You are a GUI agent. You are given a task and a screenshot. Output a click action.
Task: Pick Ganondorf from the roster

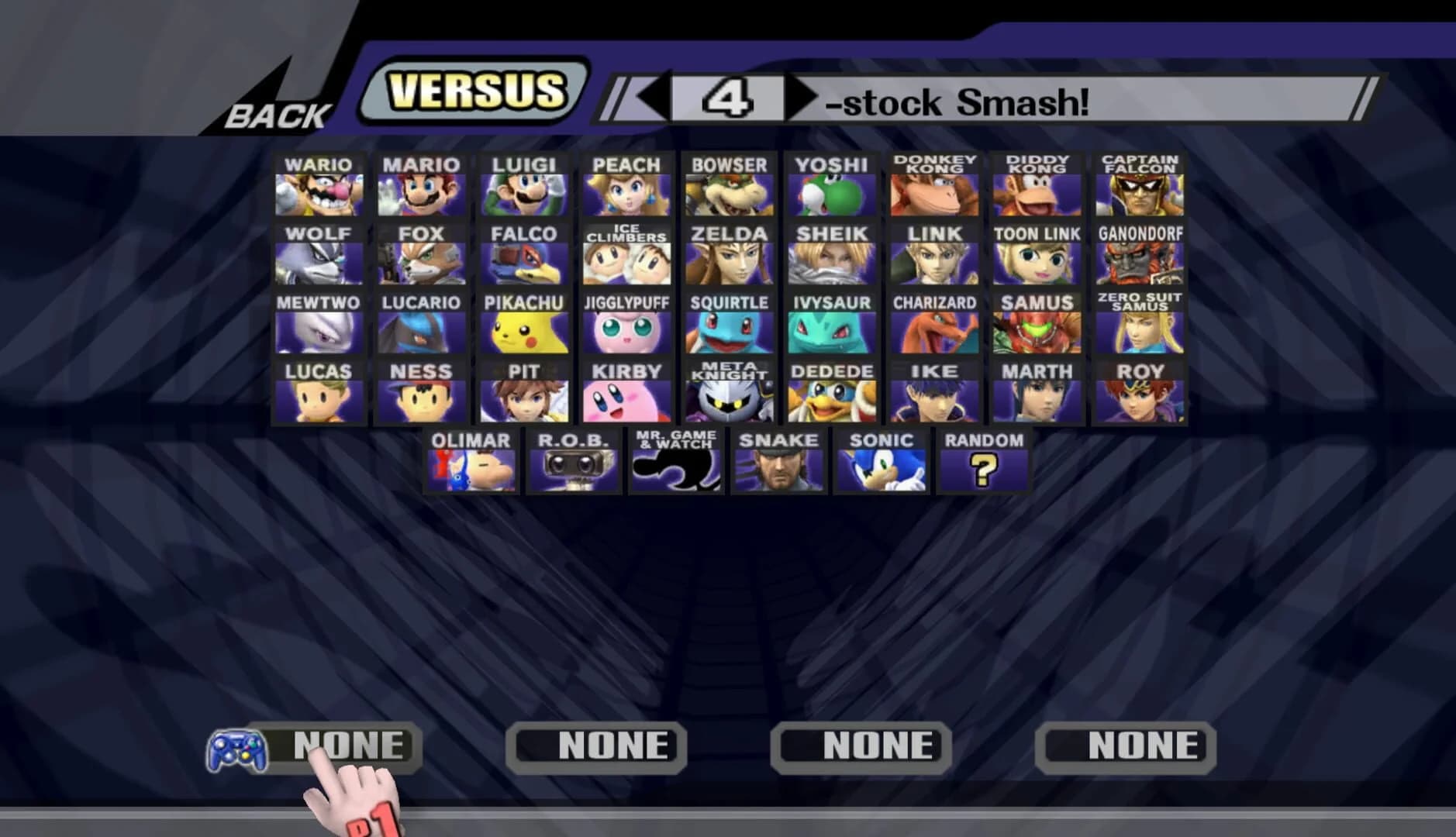[x=1140, y=258]
